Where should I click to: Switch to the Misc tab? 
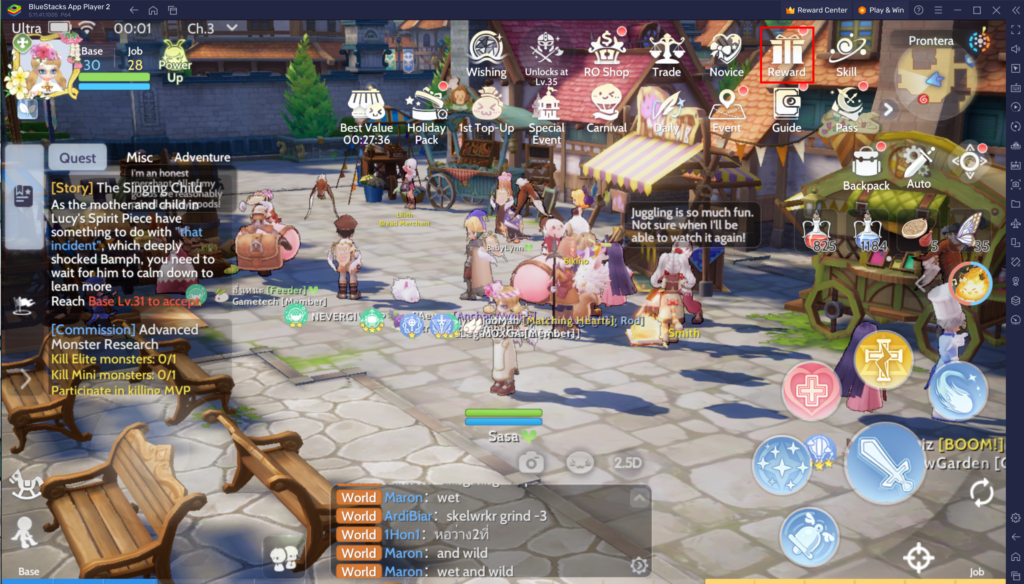(140, 157)
